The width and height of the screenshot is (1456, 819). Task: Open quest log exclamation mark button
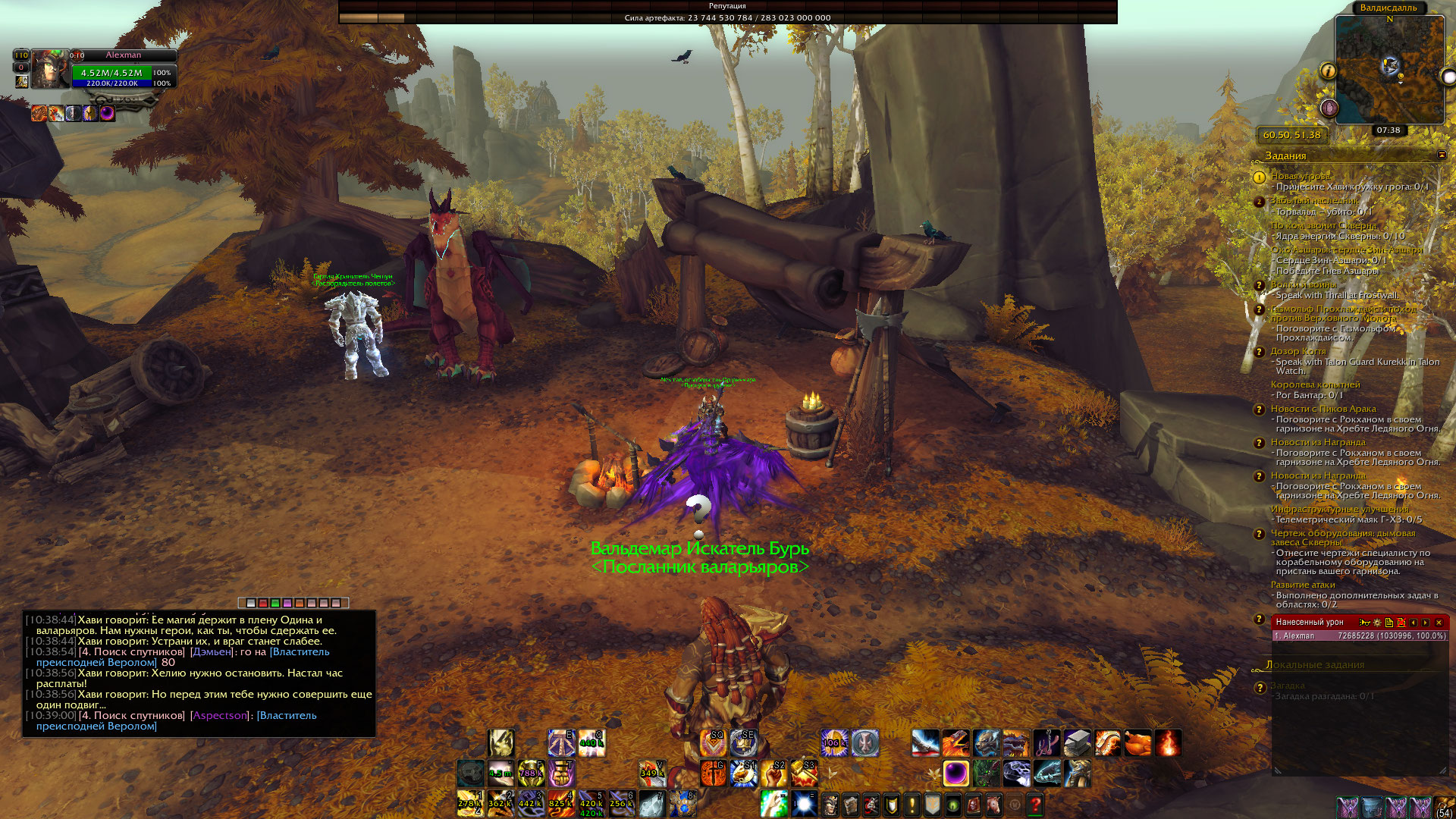click(912, 805)
